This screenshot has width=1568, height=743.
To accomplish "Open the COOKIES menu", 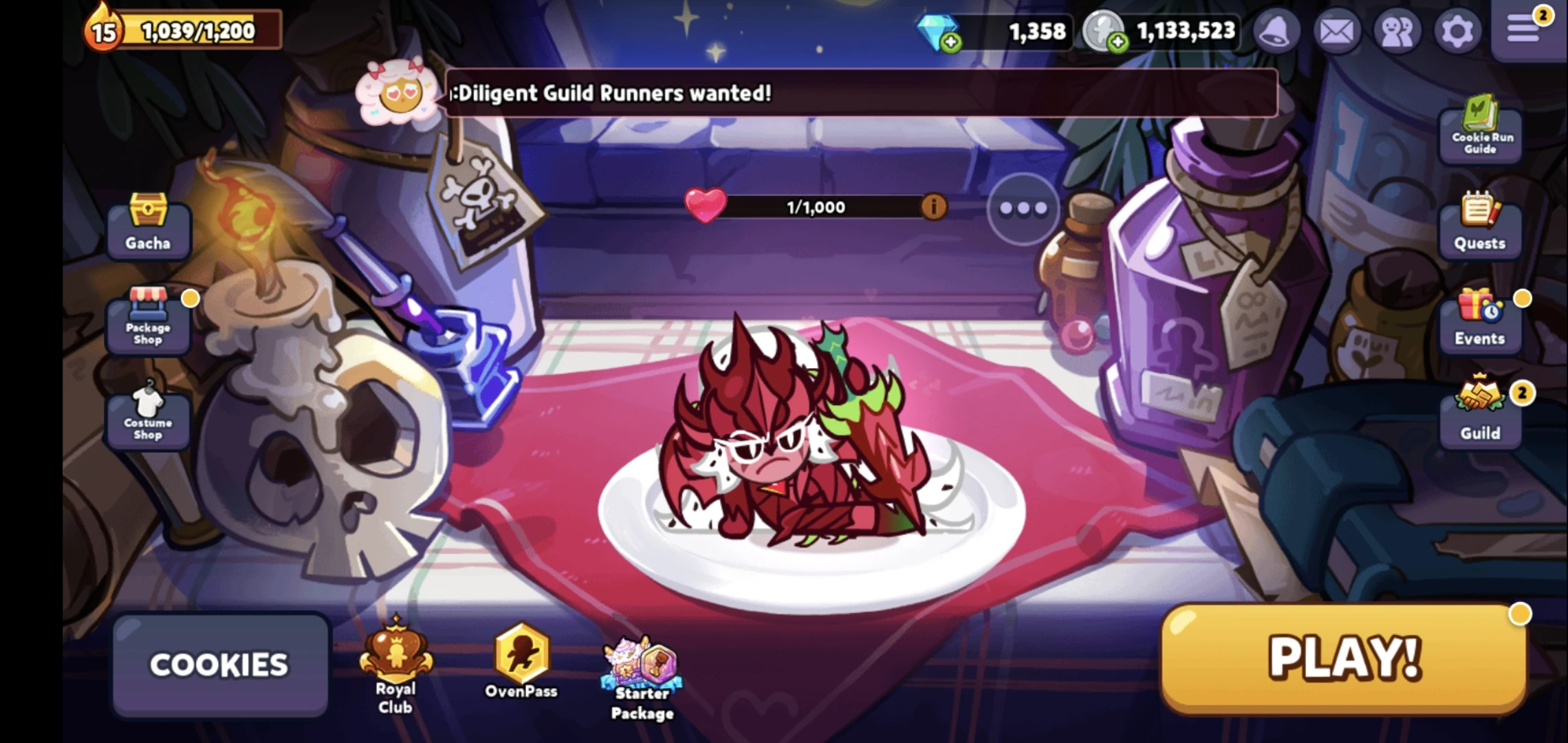I will point(220,664).
